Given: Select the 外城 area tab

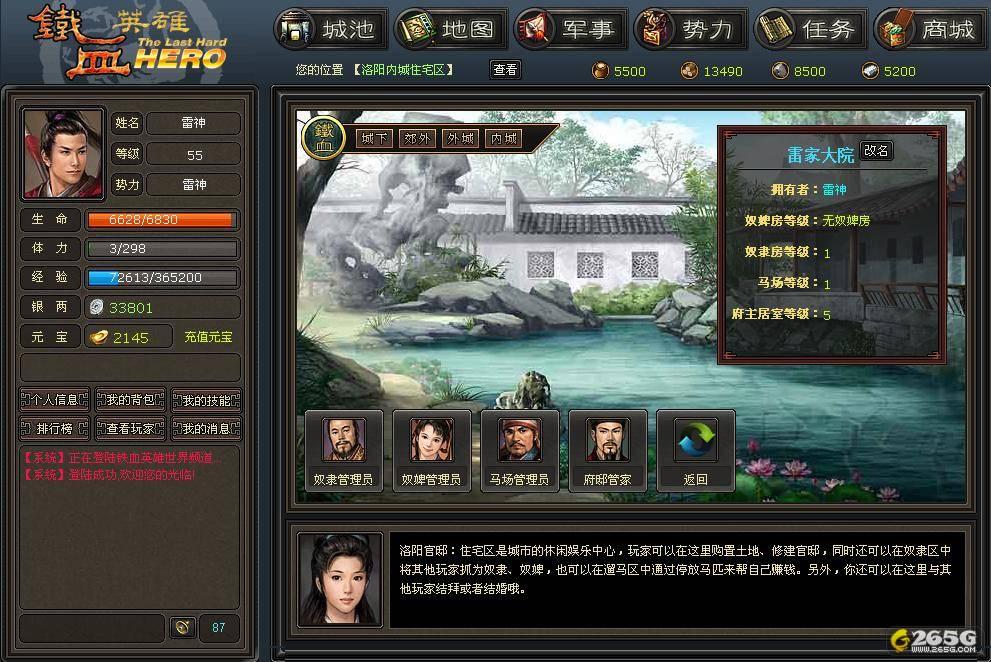Looking at the screenshot, I should point(461,139).
